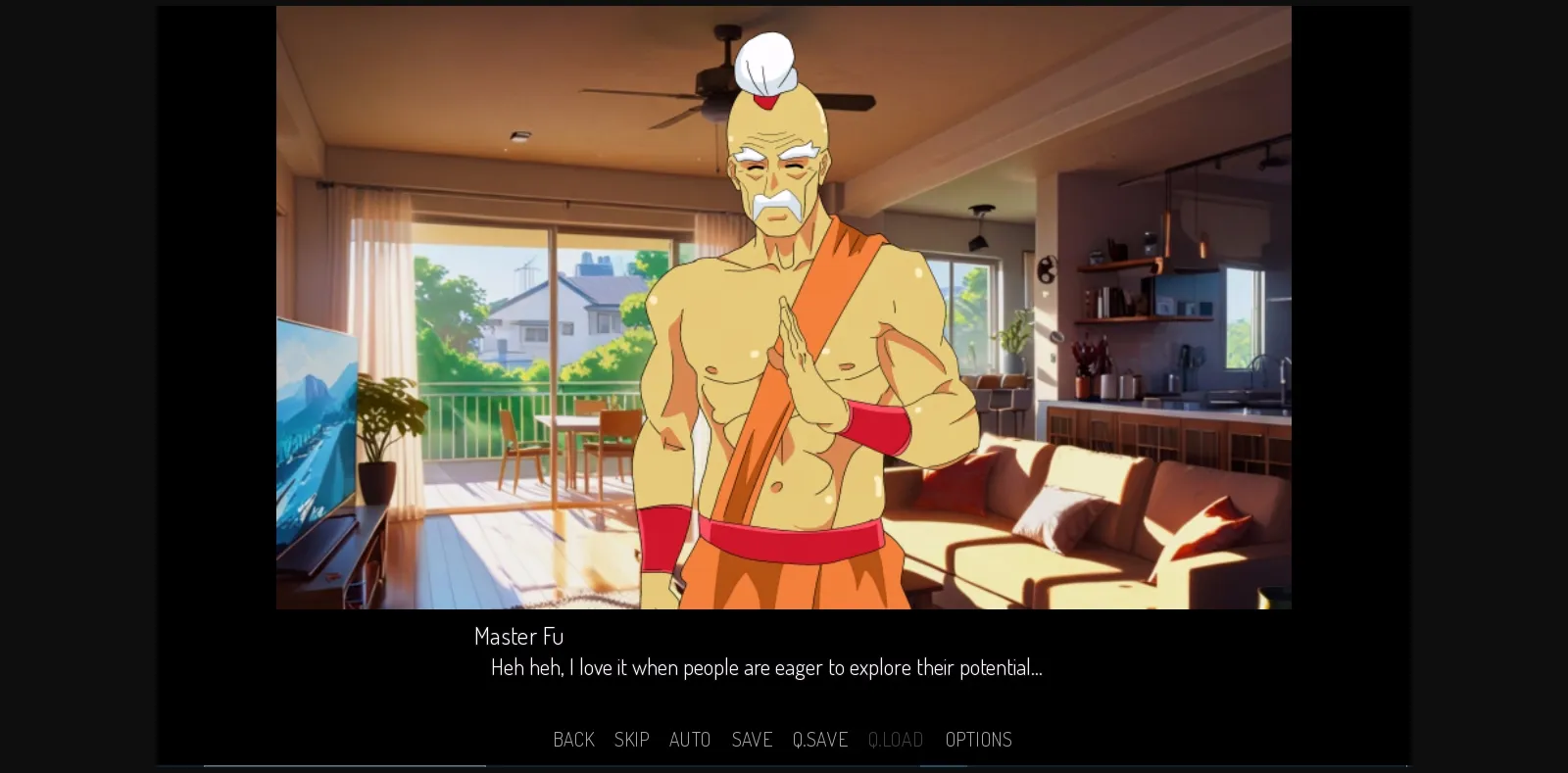Click the grayed-out Q.LOAD option

(895, 740)
